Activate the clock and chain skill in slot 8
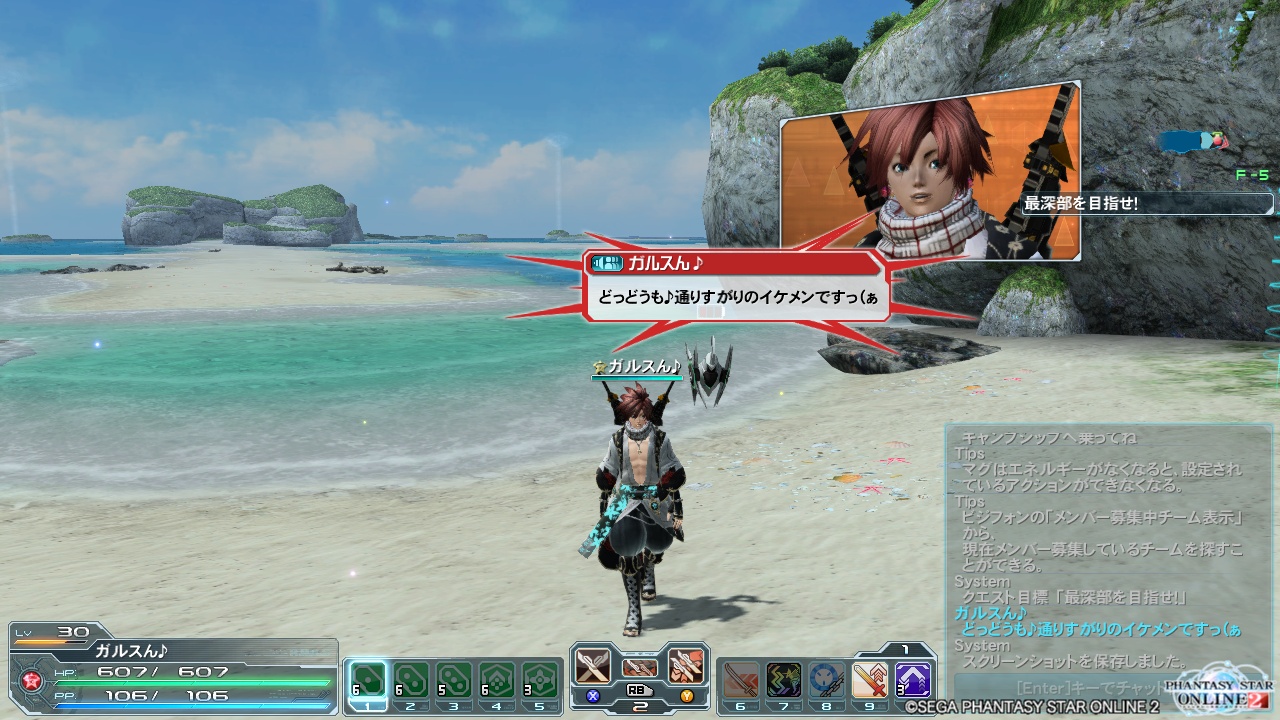 (x=827, y=680)
